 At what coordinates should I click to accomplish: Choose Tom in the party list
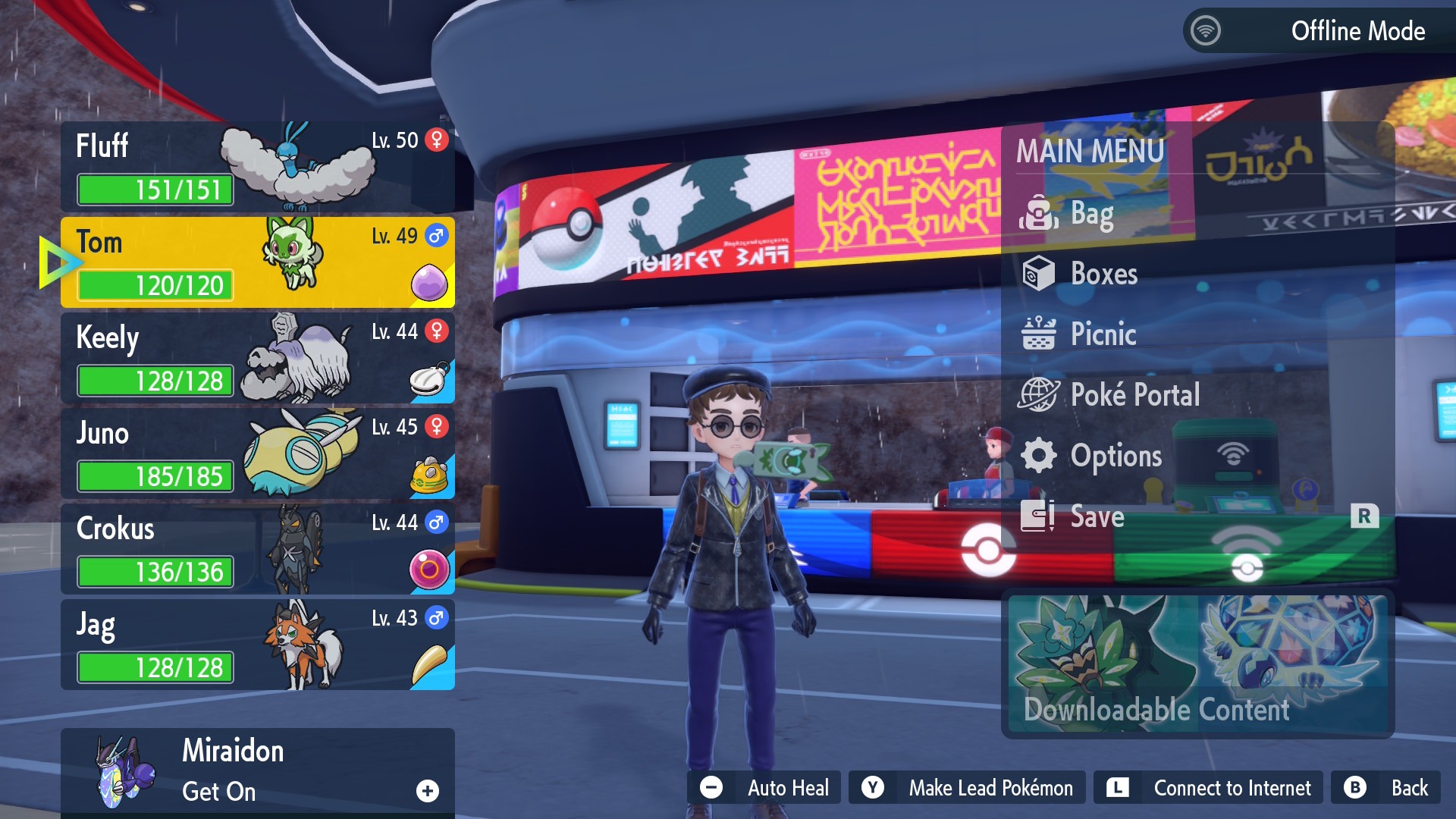pyautogui.click(x=257, y=262)
